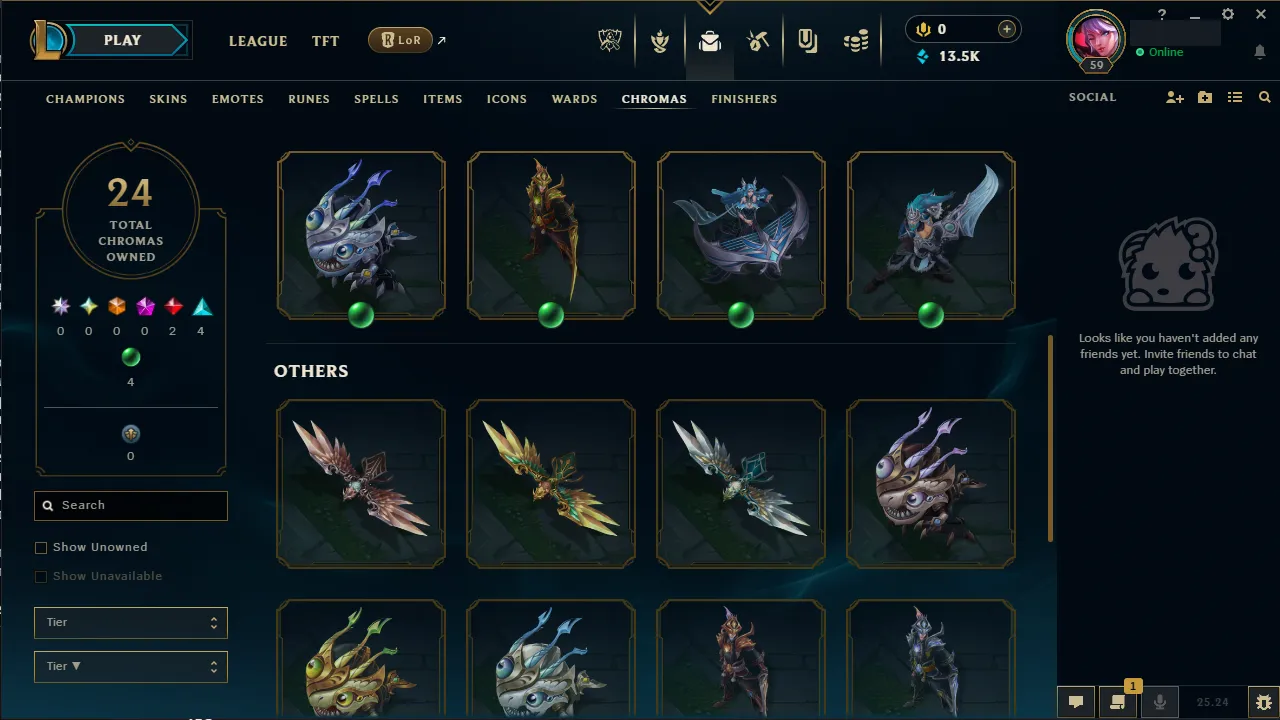The height and width of the screenshot is (720, 1280).
Task: Open Loot with the mining pick icon
Action: point(758,40)
